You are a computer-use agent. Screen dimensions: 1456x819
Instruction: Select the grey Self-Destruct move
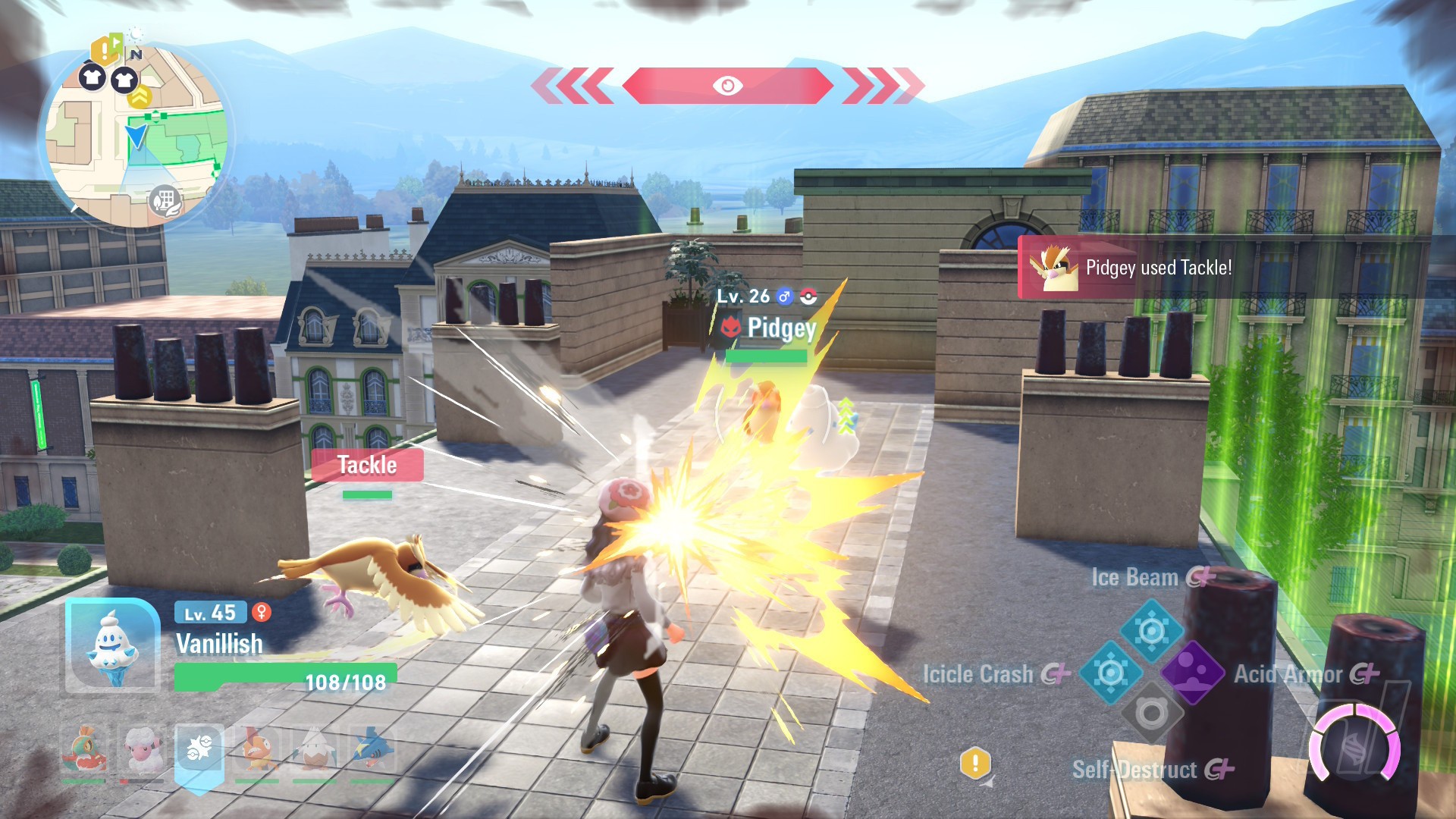1151,714
